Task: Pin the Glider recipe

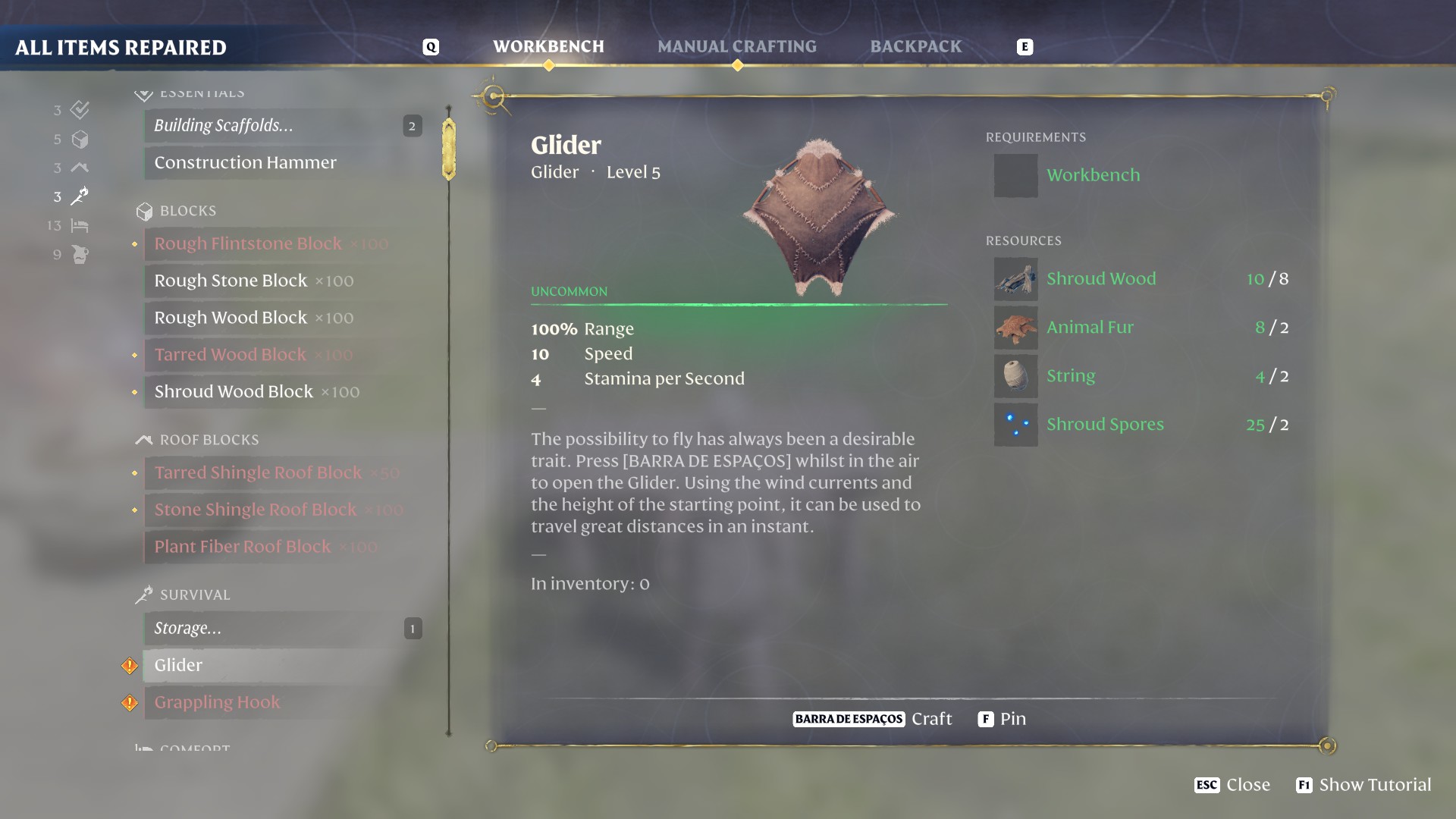Action: click(1001, 719)
